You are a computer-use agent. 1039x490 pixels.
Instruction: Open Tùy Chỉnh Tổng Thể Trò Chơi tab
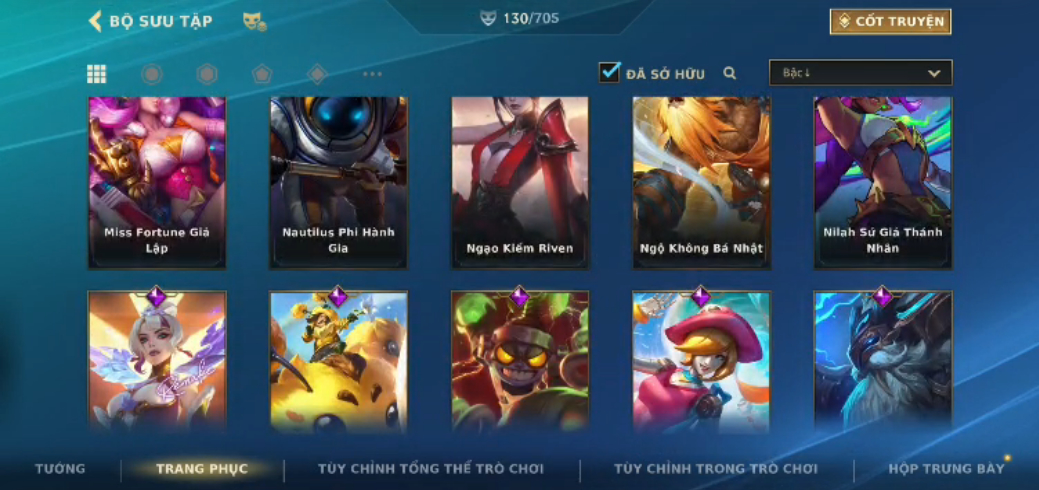coord(431,468)
